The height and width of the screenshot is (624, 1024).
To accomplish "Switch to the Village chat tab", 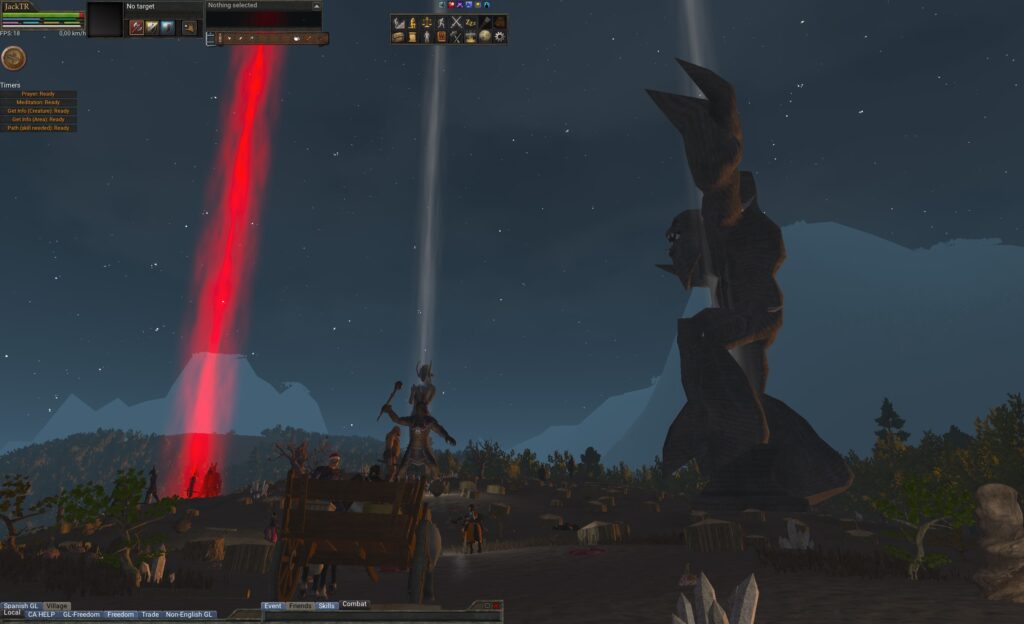I will [x=57, y=606].
